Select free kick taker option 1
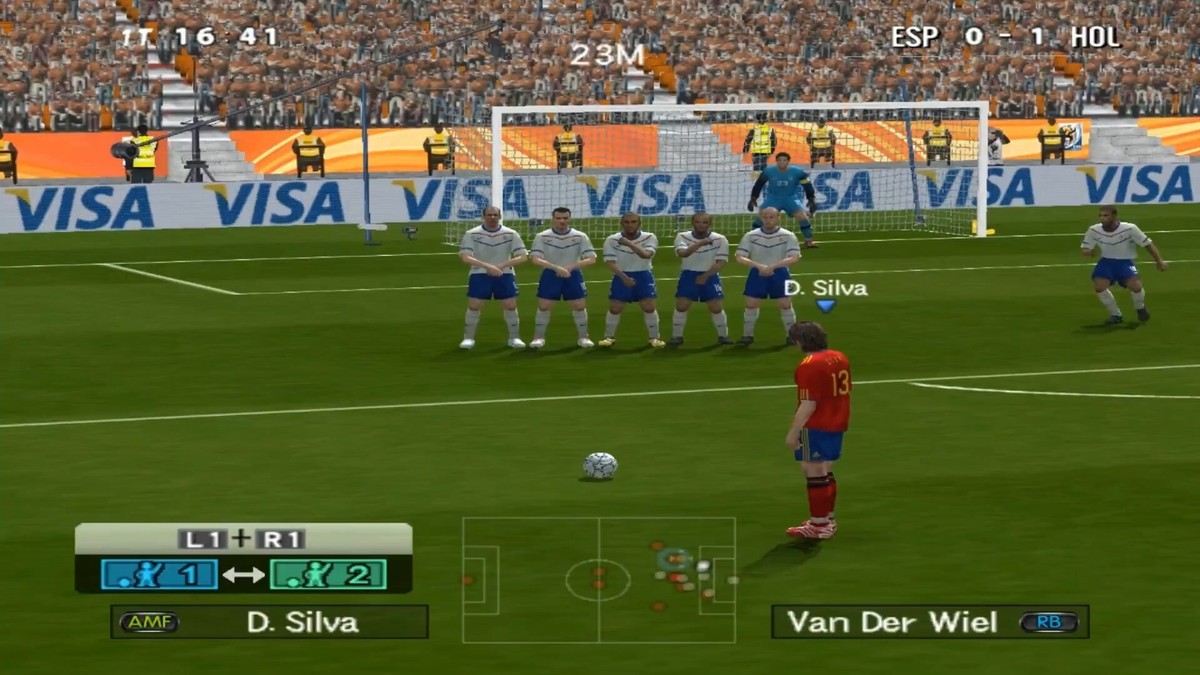The width and height of the screenshot is (1200, 675). (159, 574)
